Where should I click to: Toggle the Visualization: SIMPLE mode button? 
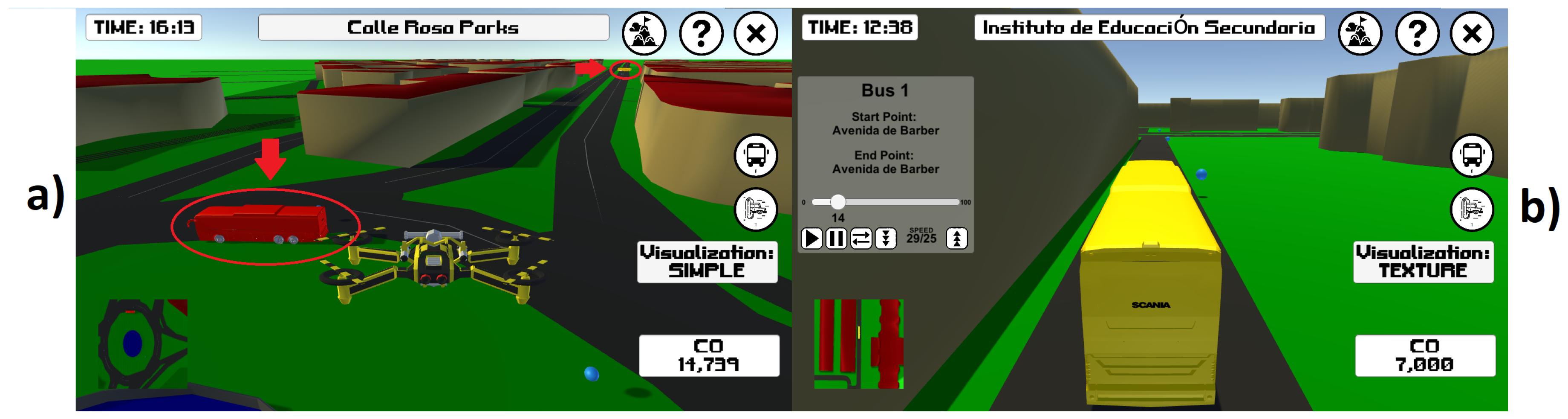coord(707,262)
